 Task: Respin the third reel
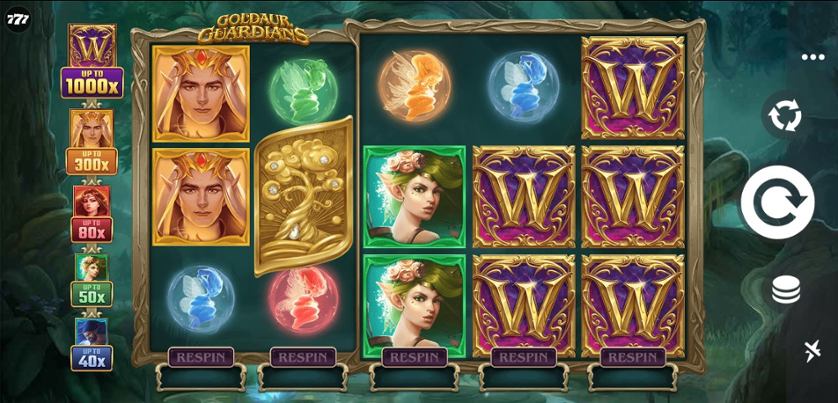tap(414, 357)
